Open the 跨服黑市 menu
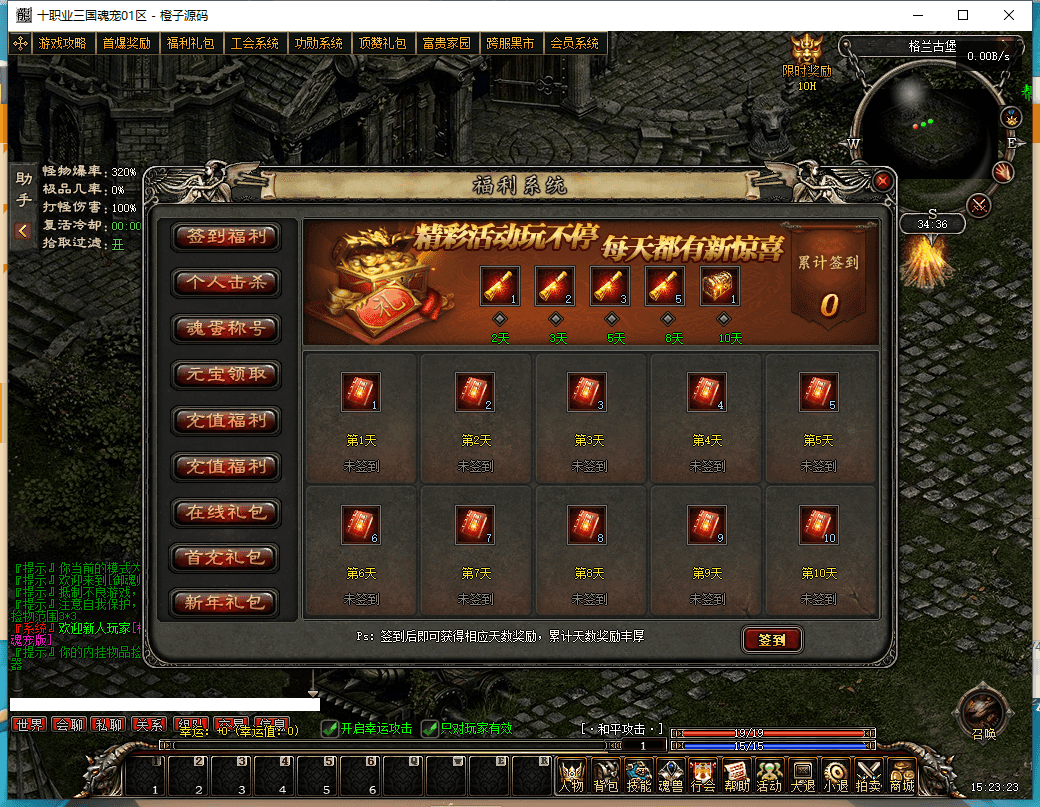The height and width of the screenshot is (807, 1040). (x=510, y=44)
